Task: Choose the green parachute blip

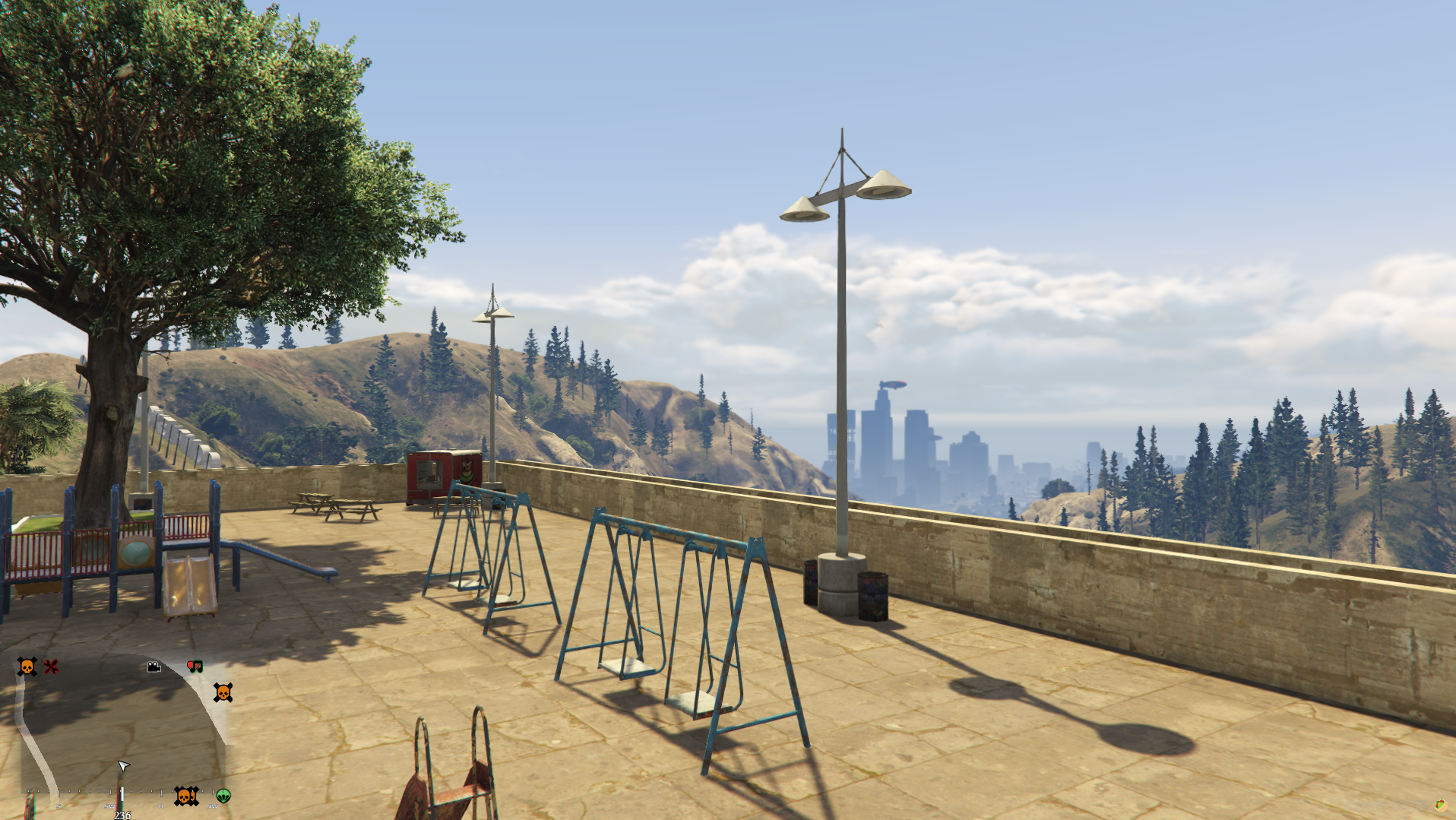Action: tap(223, 796)
